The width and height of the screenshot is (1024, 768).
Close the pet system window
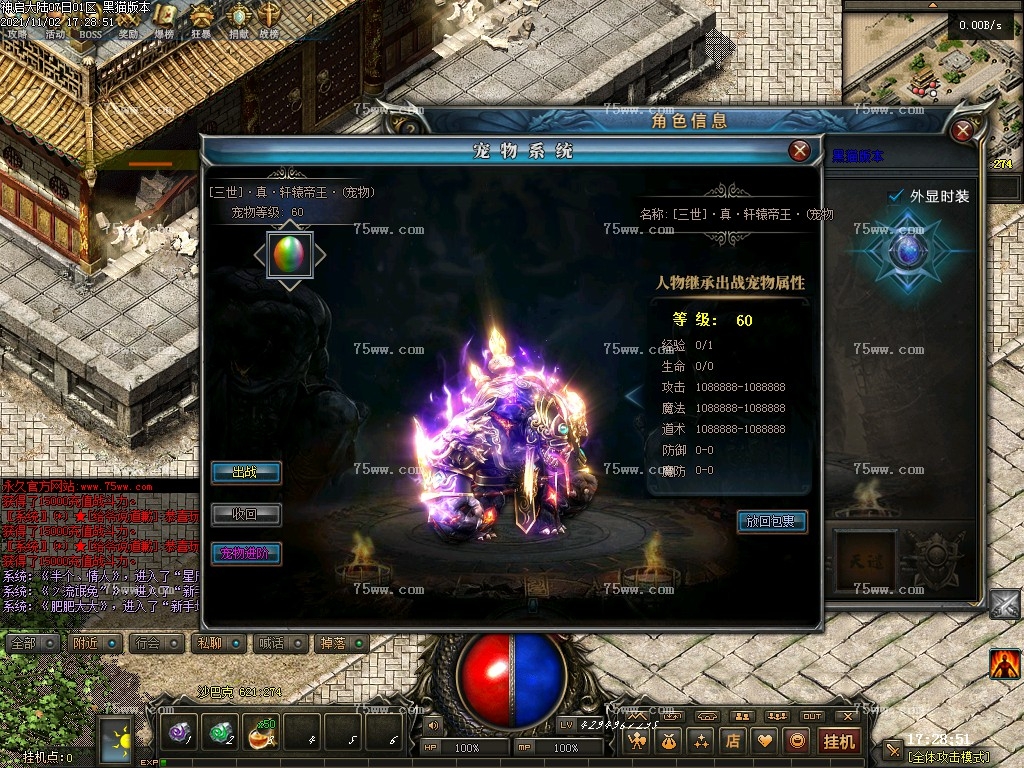click(x=799, y=151)
